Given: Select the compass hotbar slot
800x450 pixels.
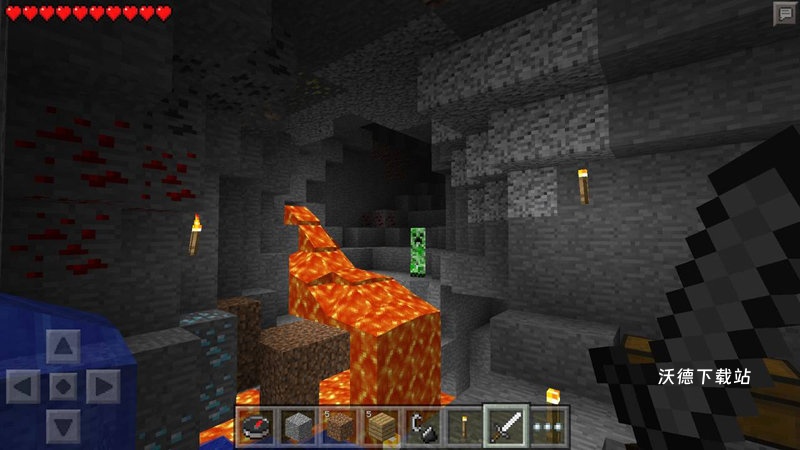Looking at the screenshot, I should pos(255,425).
